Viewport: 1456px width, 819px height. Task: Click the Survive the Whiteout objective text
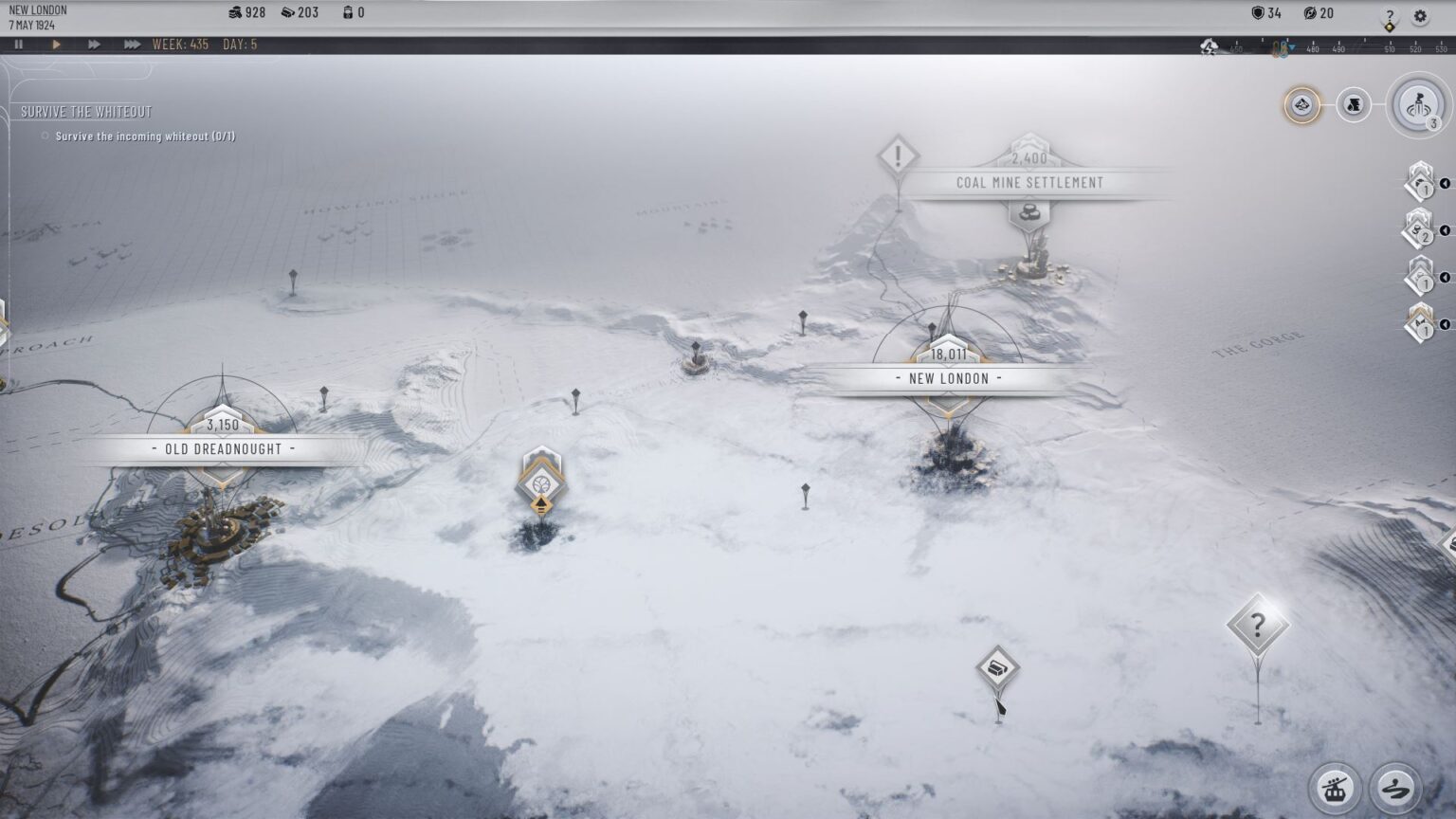point(145,136)
